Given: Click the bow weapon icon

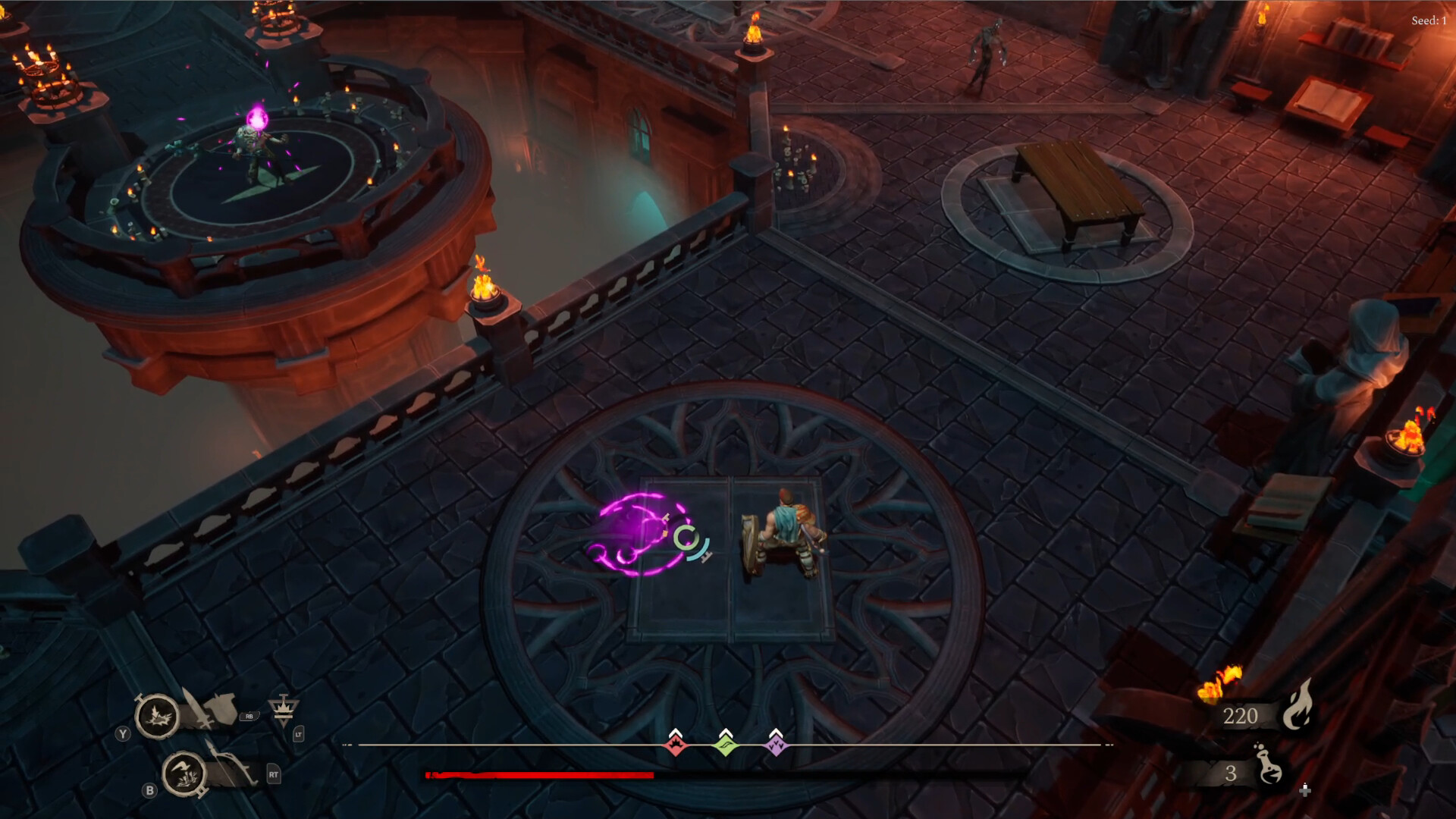Looking at the screenshot, I should 231,768.
